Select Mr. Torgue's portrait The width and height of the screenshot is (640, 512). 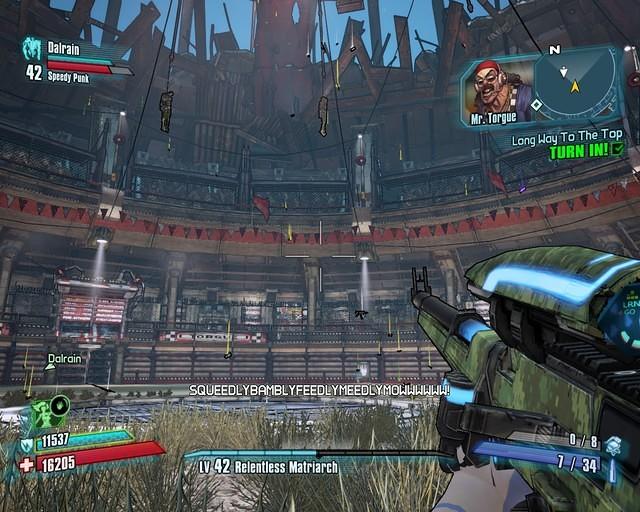(496, 88)
